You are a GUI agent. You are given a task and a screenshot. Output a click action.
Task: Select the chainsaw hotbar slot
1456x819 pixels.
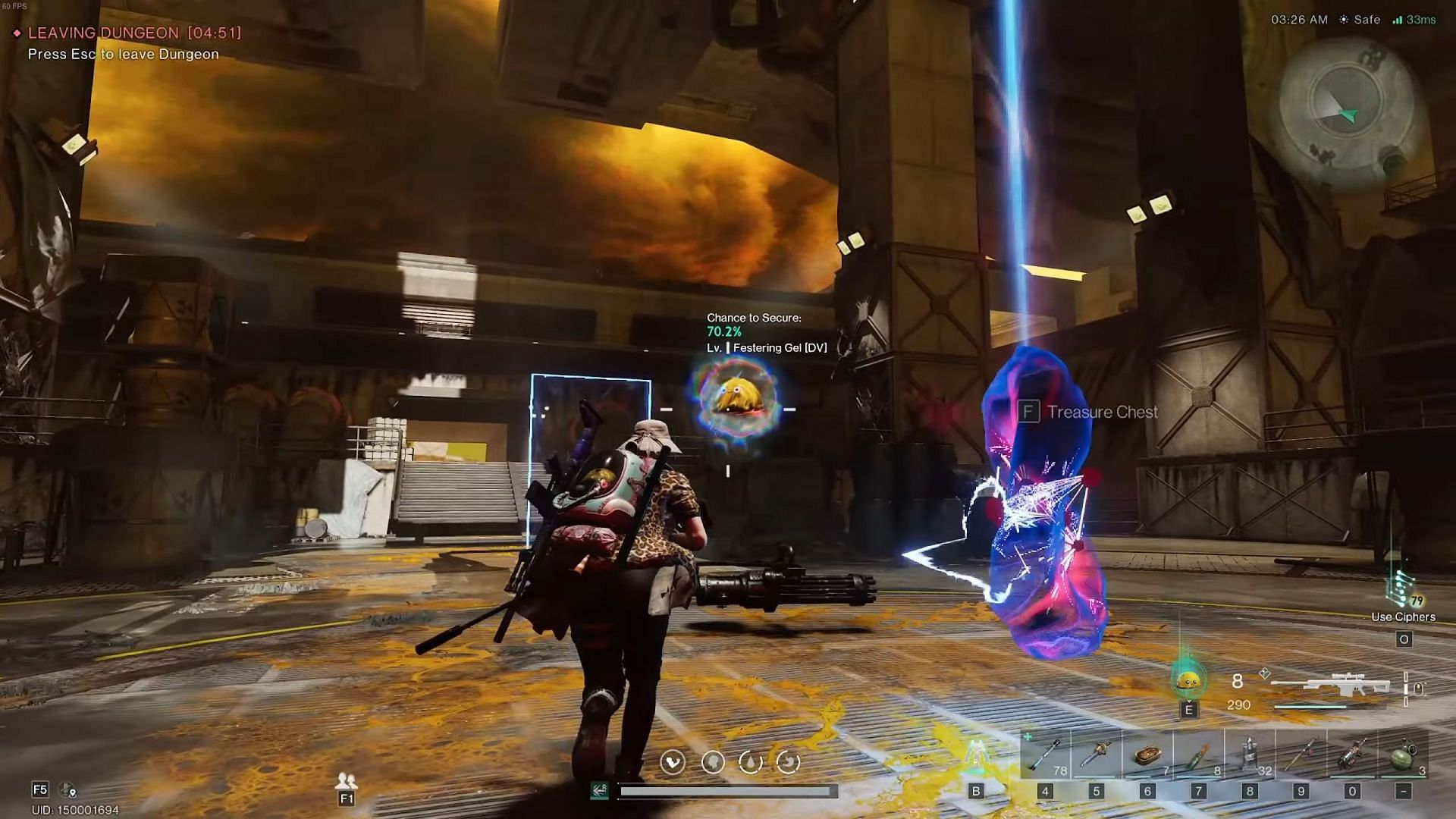(x=1096, y=755)
